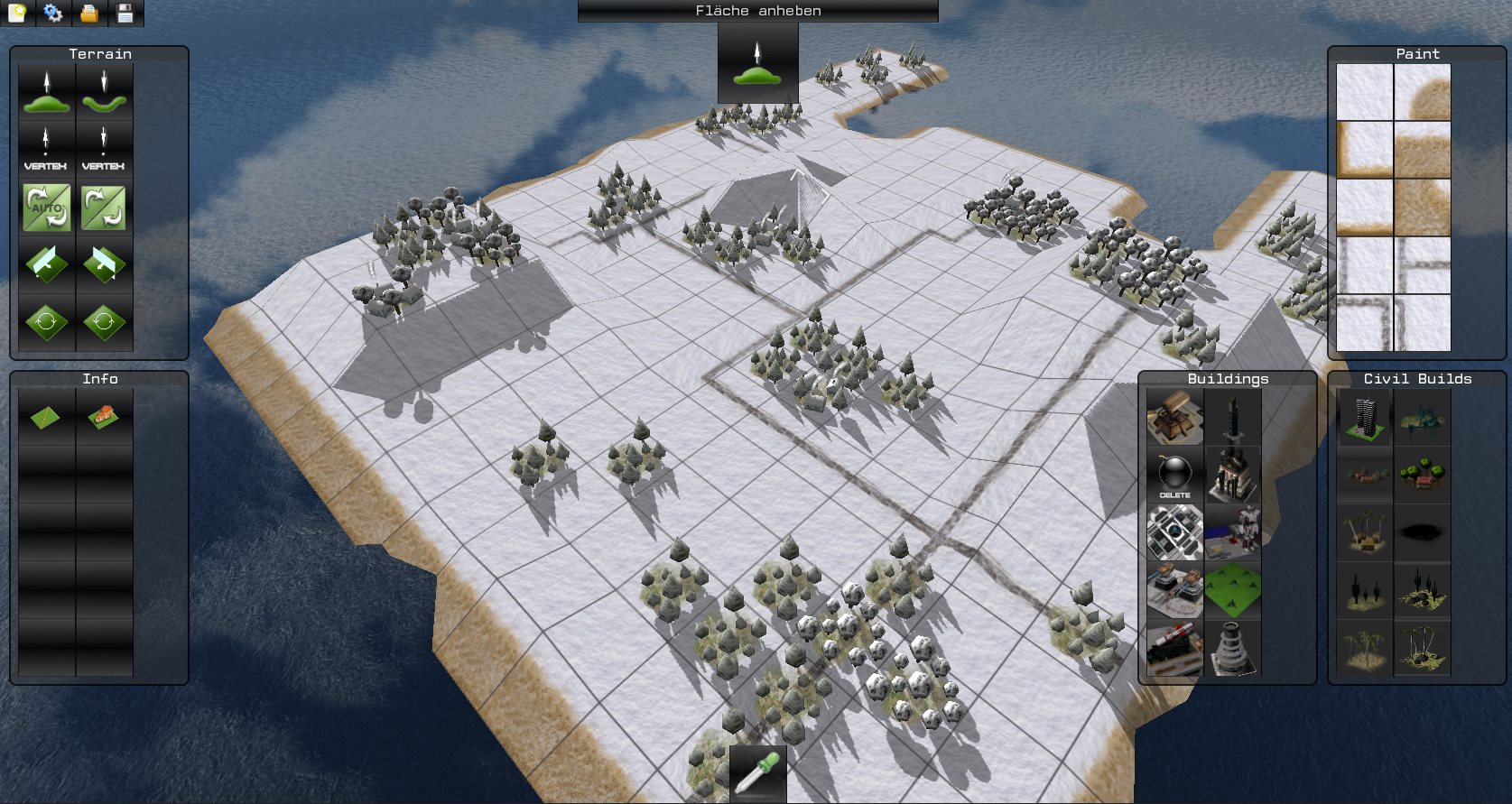The image size is (1512, 804).
Task: Open the editor settings gears
Action: (53, 13)
